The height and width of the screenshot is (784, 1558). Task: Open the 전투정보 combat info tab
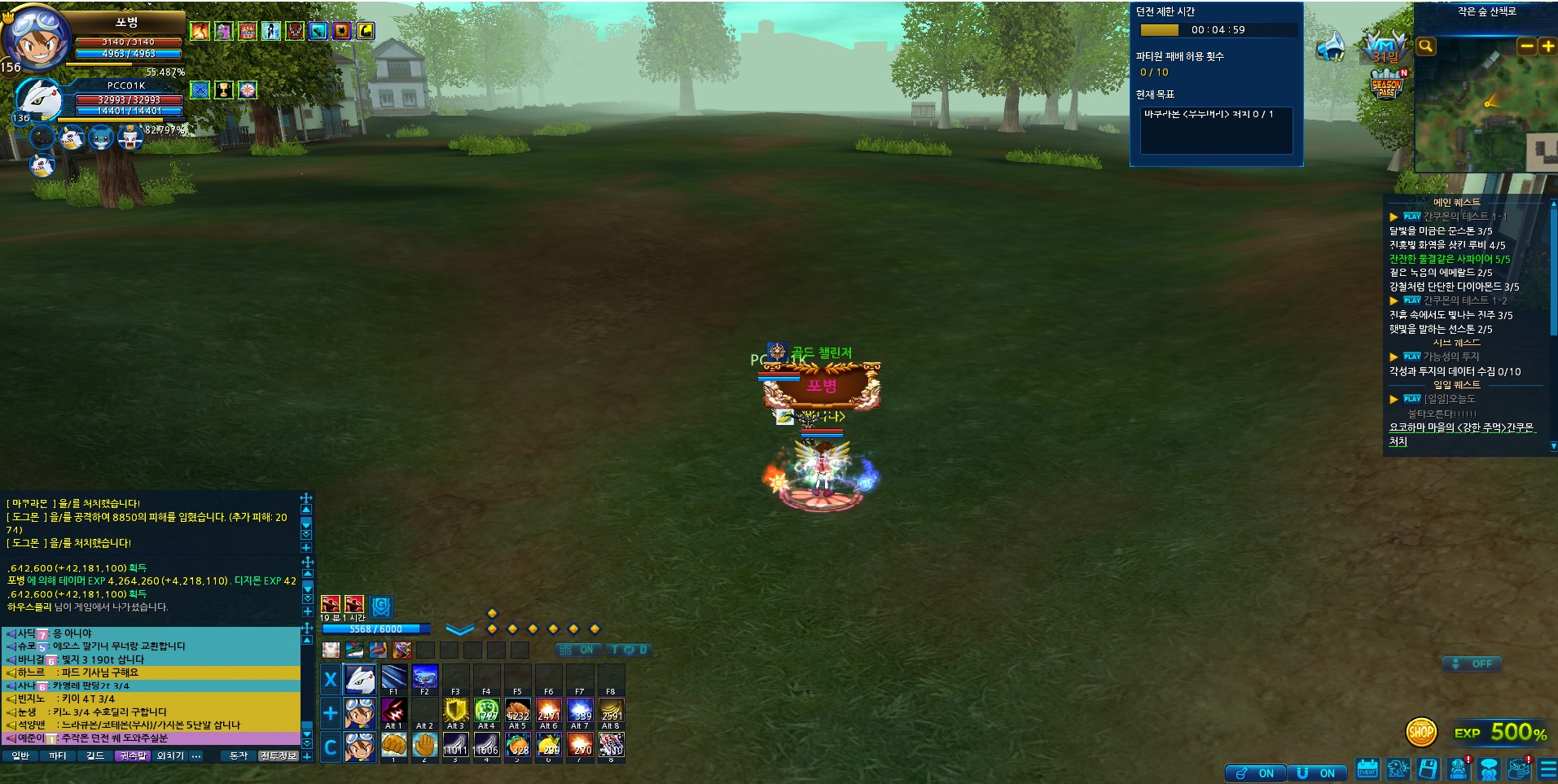pyautogui.click(x=279, y=756)
